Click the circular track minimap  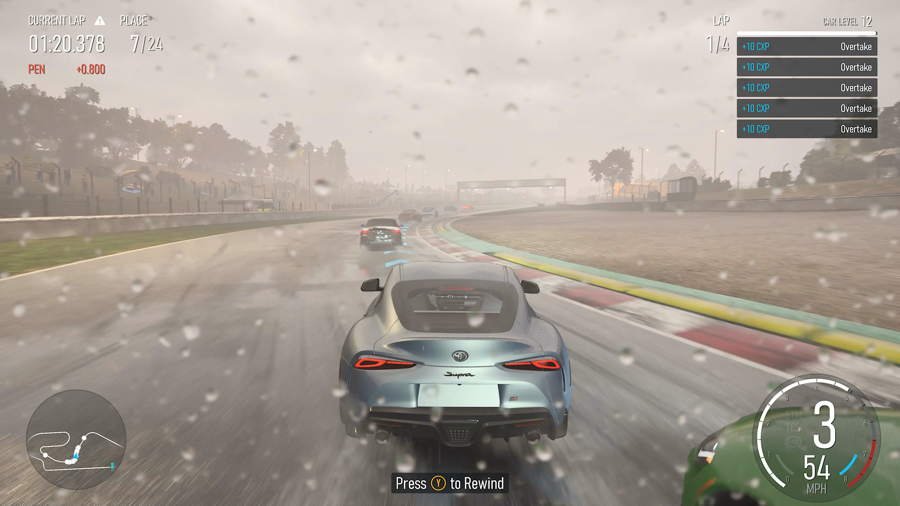[75, 440]
